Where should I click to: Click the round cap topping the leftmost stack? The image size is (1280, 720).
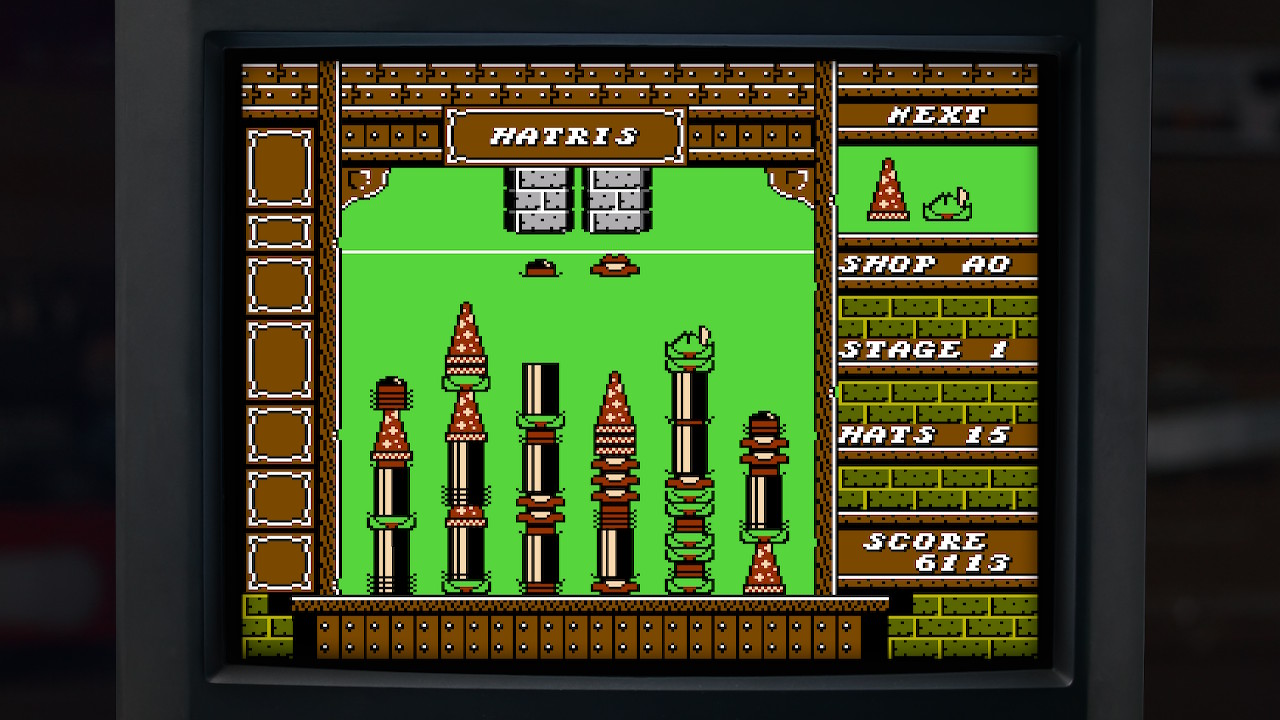392,392
